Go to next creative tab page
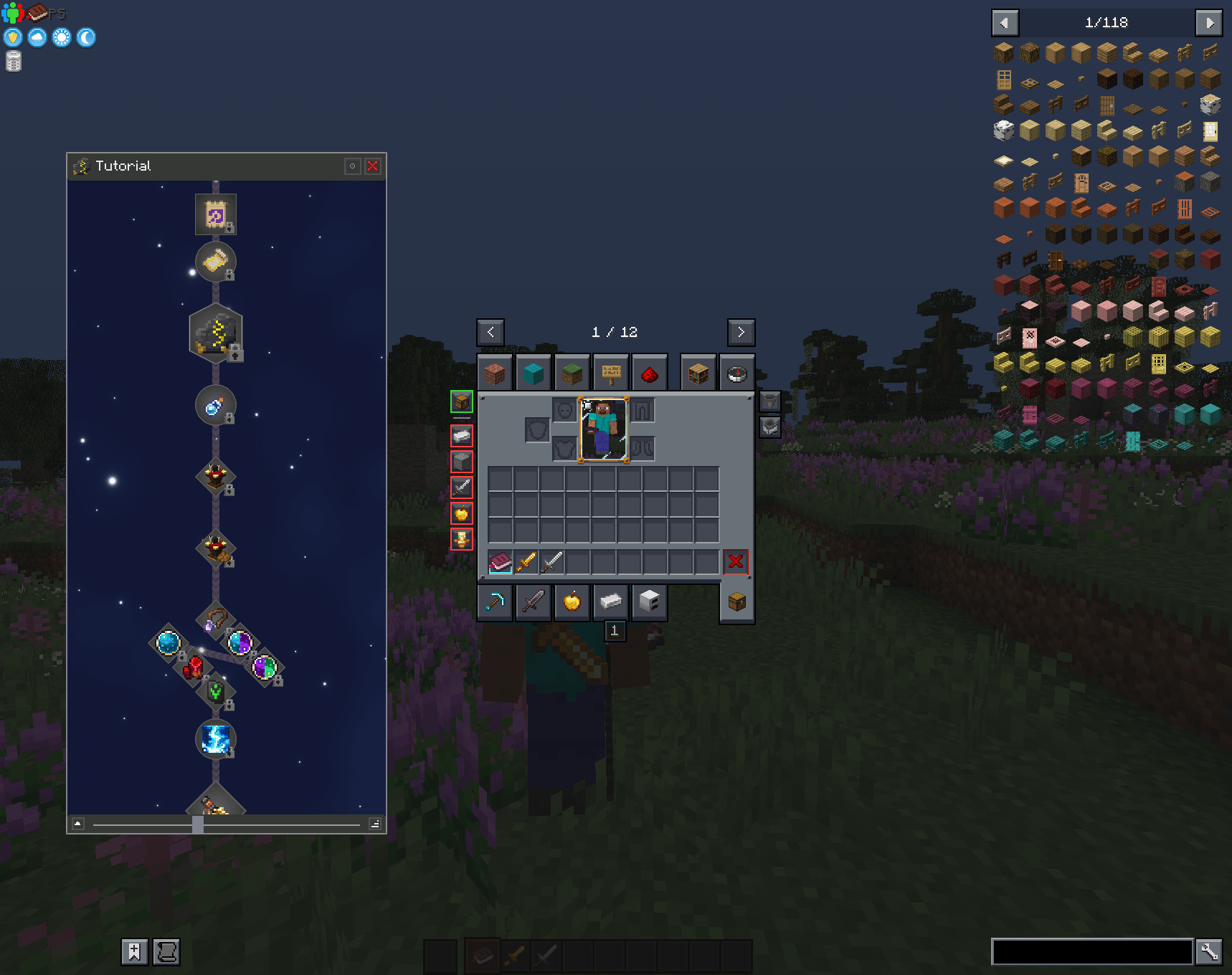The width and height of the screenshot is (1232, 975). pyautogui.click(x=741, y=333)
